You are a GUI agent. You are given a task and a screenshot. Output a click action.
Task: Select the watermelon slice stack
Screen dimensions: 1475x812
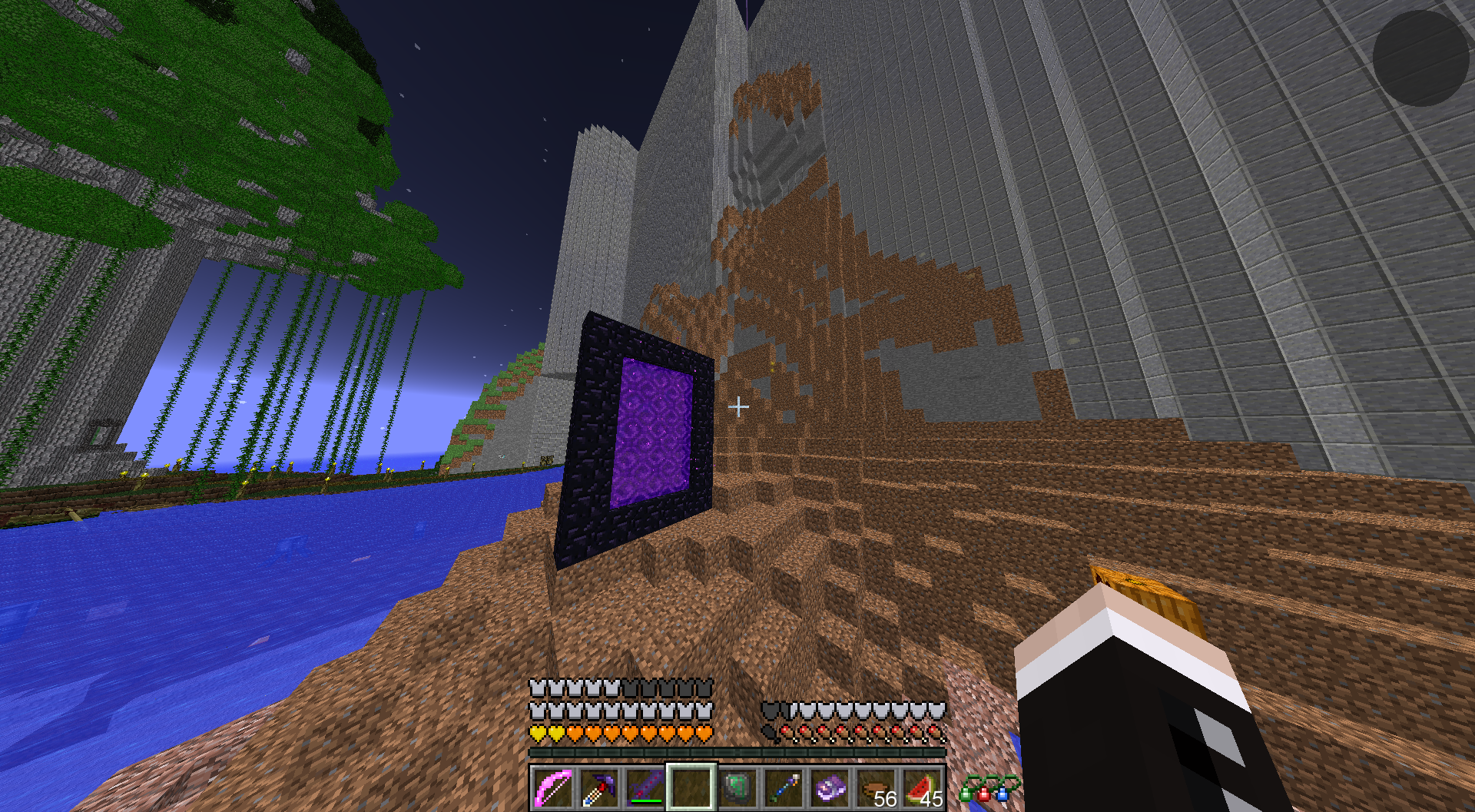923,788
